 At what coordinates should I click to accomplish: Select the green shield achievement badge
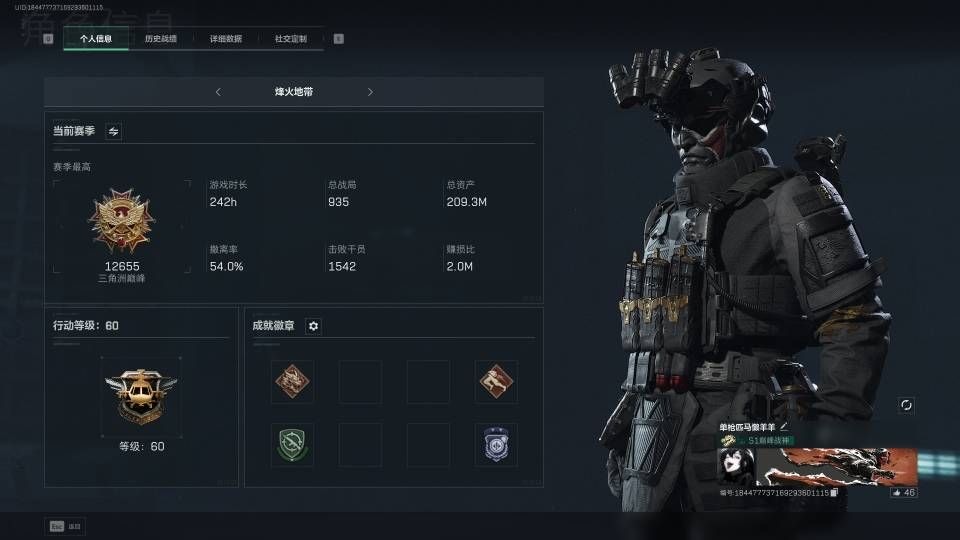[292, 444]
